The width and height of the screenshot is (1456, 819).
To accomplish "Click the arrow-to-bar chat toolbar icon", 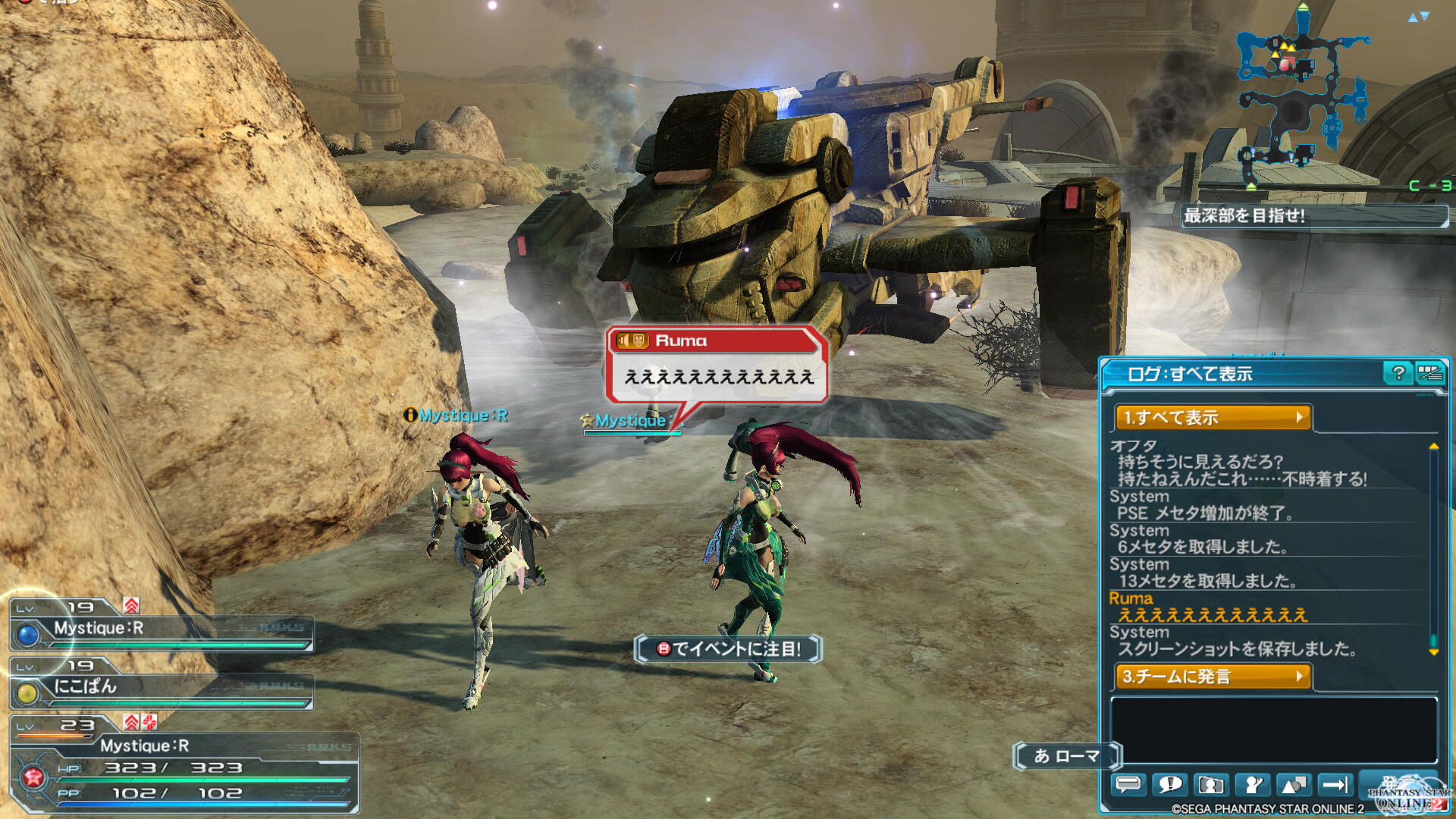I will (x=1335, y=784).
